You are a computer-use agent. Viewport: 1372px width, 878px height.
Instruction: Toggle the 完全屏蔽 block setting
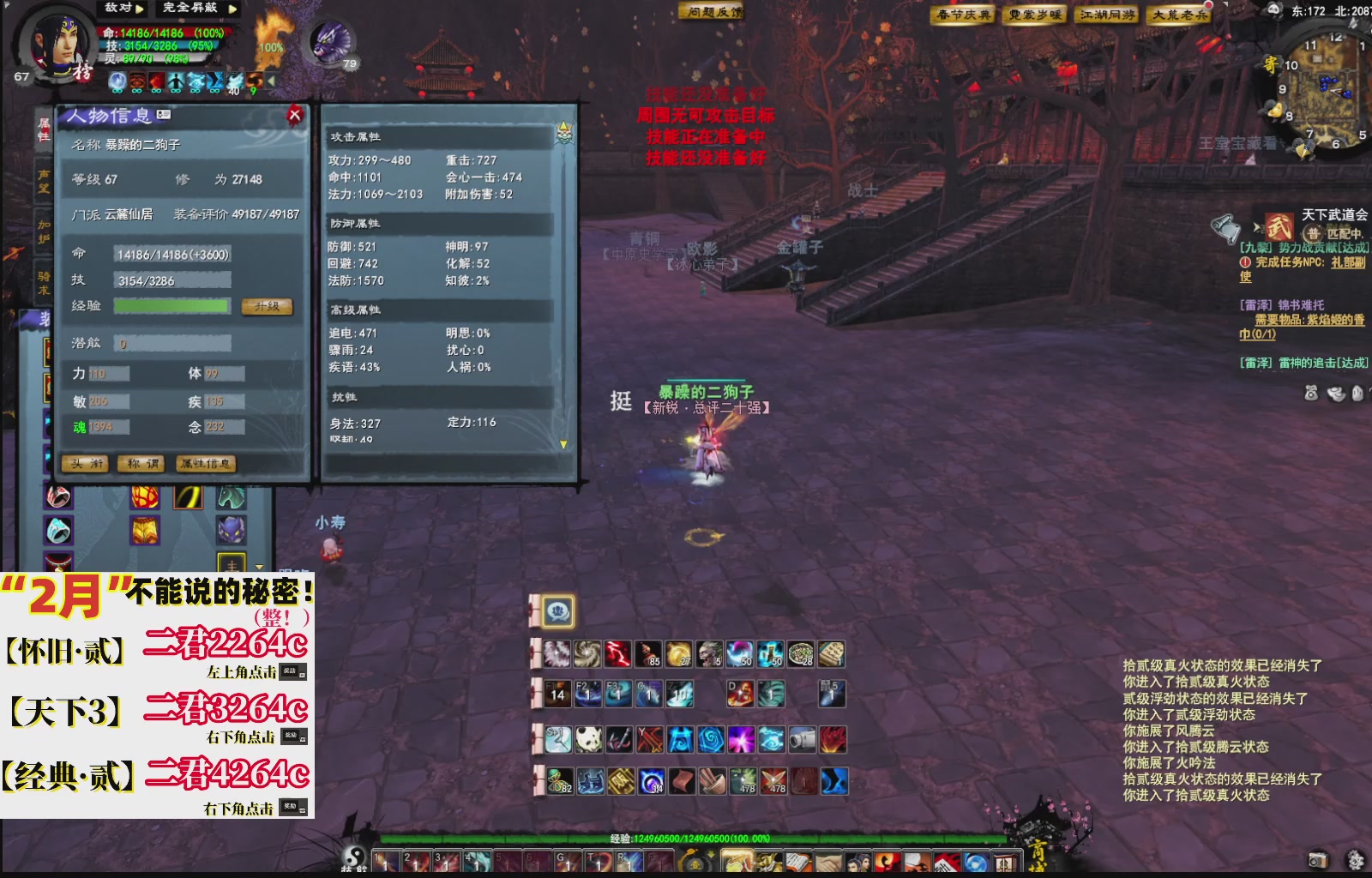tap(232, 9)
